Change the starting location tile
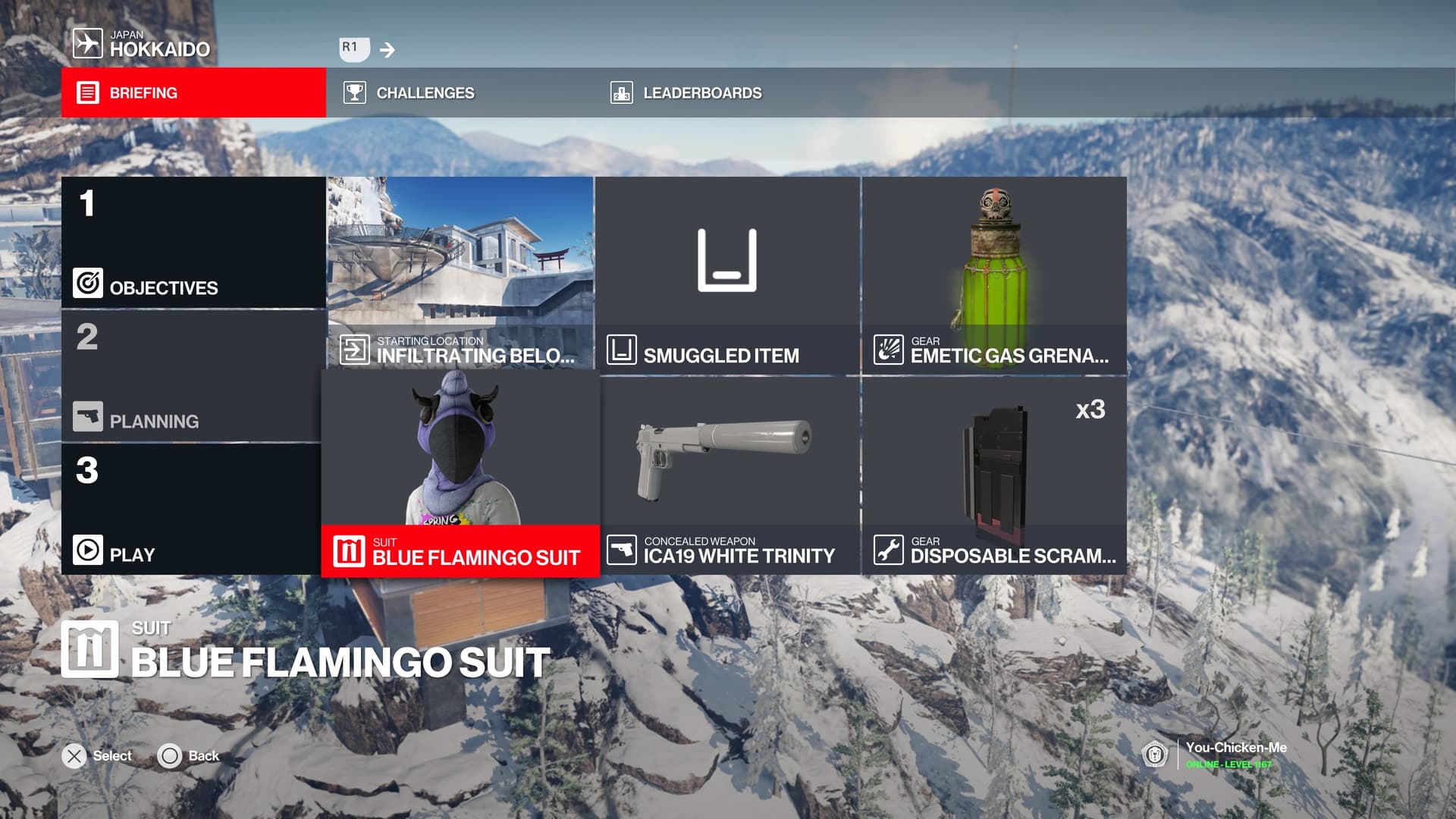The width and height of the screenshot is (1456, 819). click(x=460, y=275)
